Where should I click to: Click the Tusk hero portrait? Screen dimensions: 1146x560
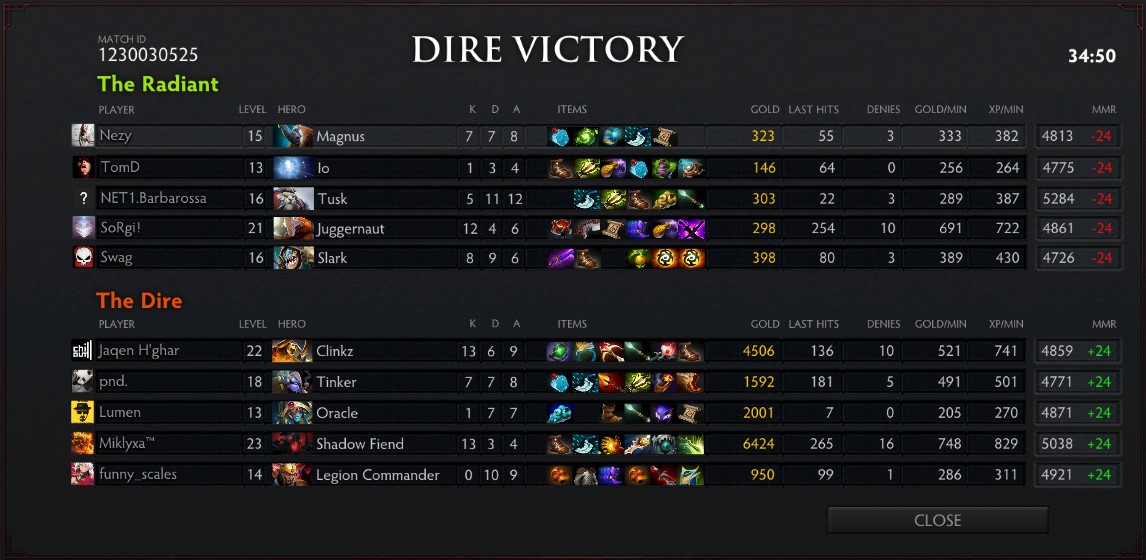[x=293, y=198]
